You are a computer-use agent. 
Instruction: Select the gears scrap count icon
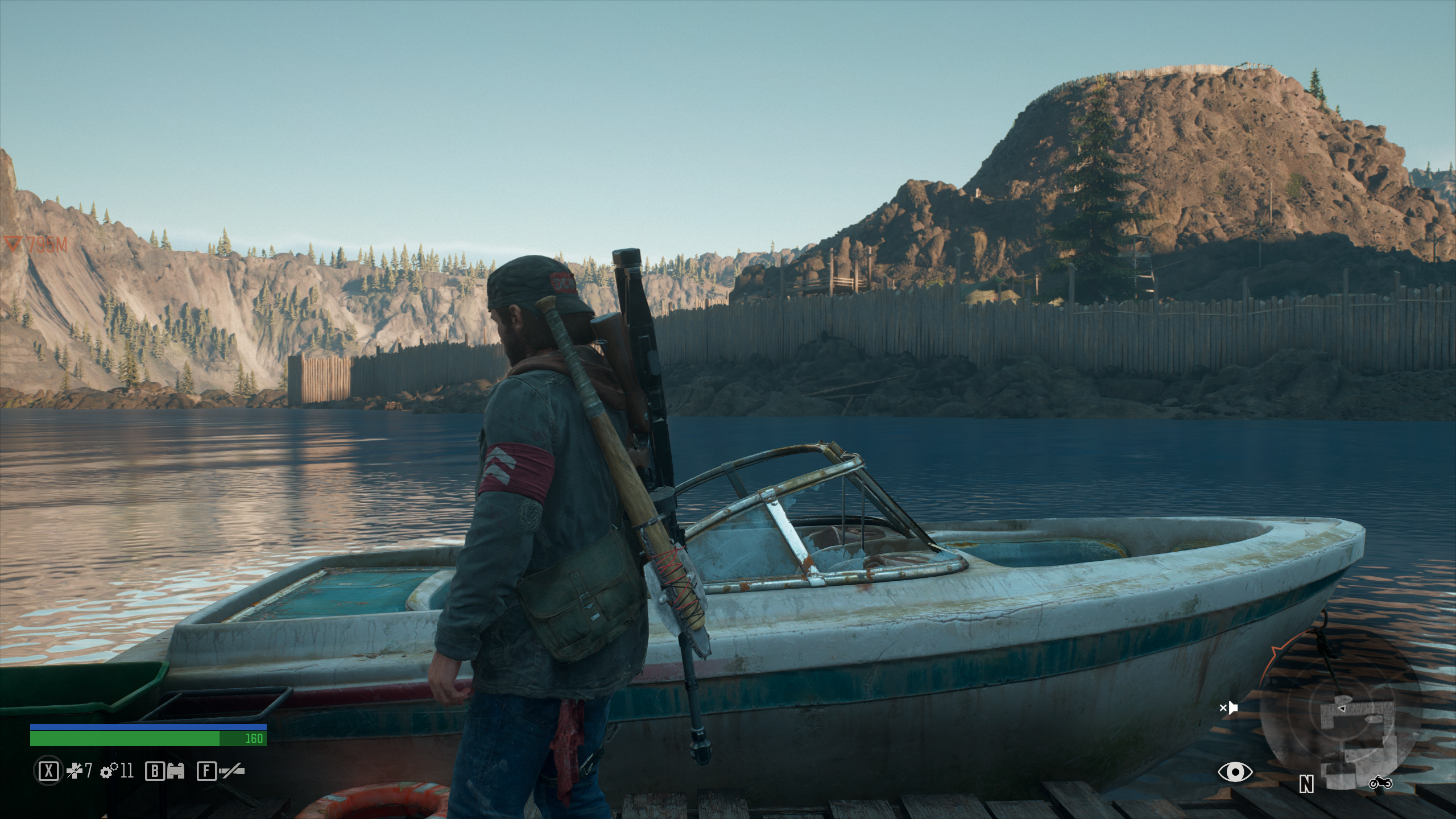click(x=108, y=772)
